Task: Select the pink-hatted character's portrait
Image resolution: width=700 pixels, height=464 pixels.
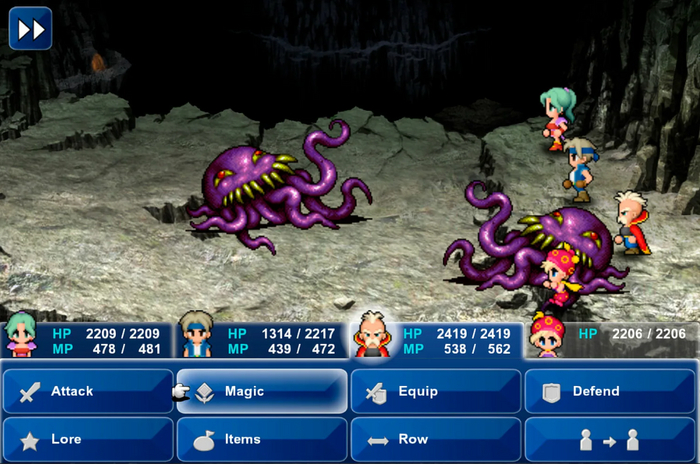Action: tap(547, 335)
